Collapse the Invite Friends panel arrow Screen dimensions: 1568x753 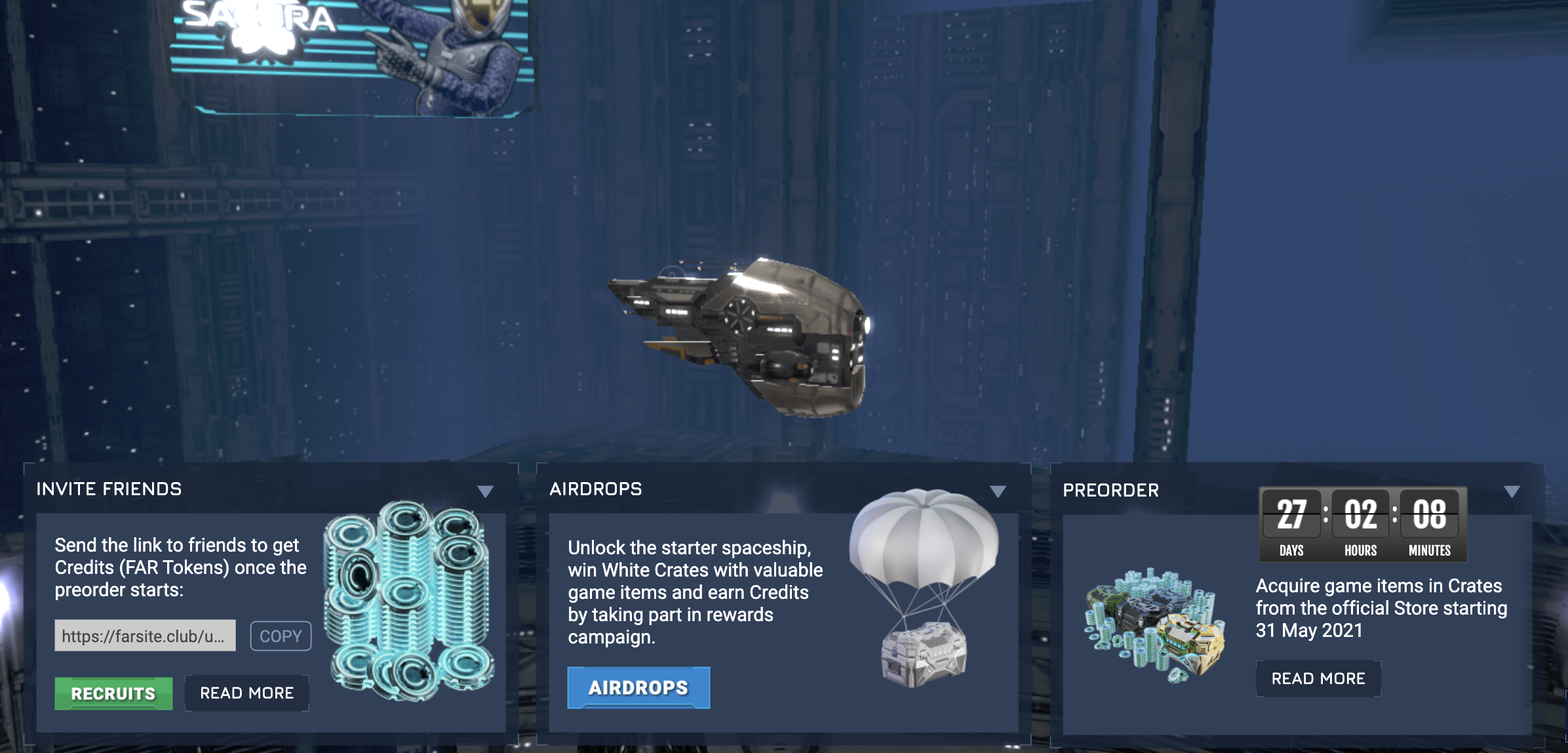tap(485, 491)
